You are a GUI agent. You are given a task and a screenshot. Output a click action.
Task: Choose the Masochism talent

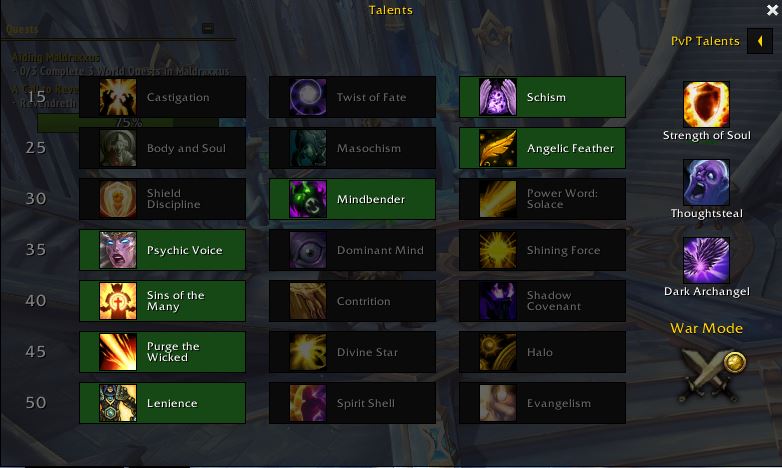[352, 148]
